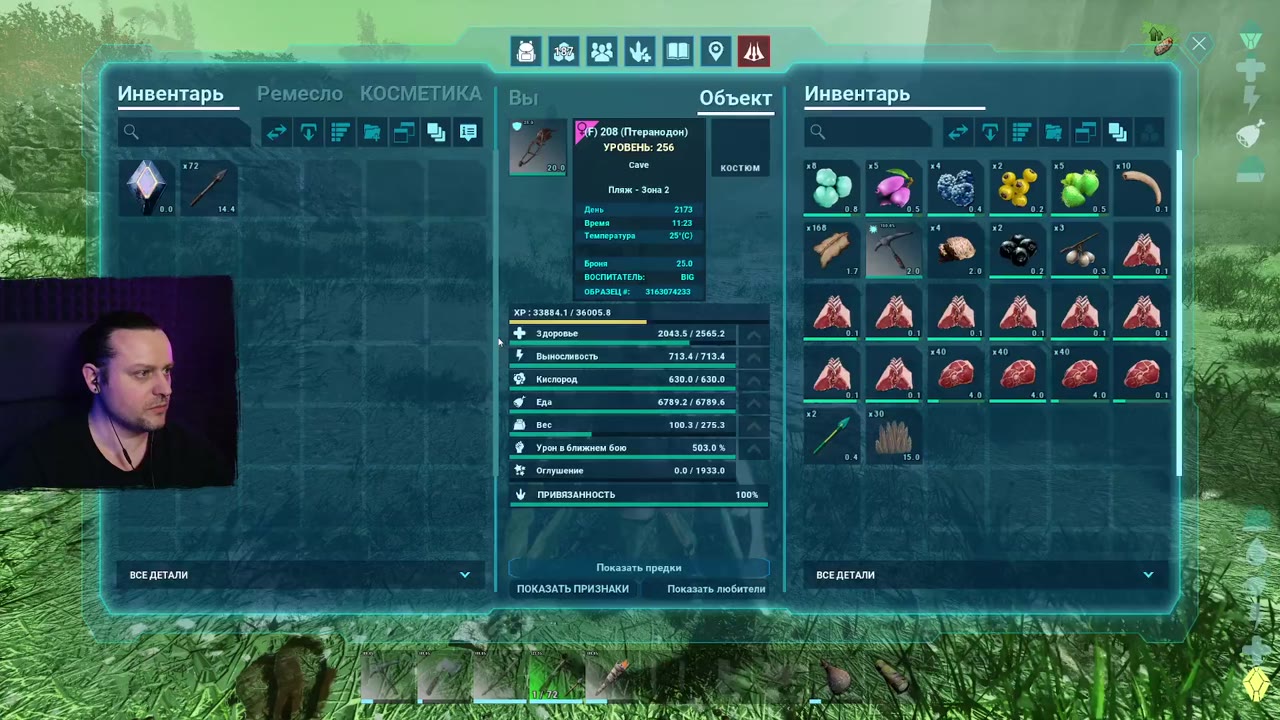Open the КОСТЮМ slot
The height and width of the screenshot is (720, 1280).
coord(740,149)
